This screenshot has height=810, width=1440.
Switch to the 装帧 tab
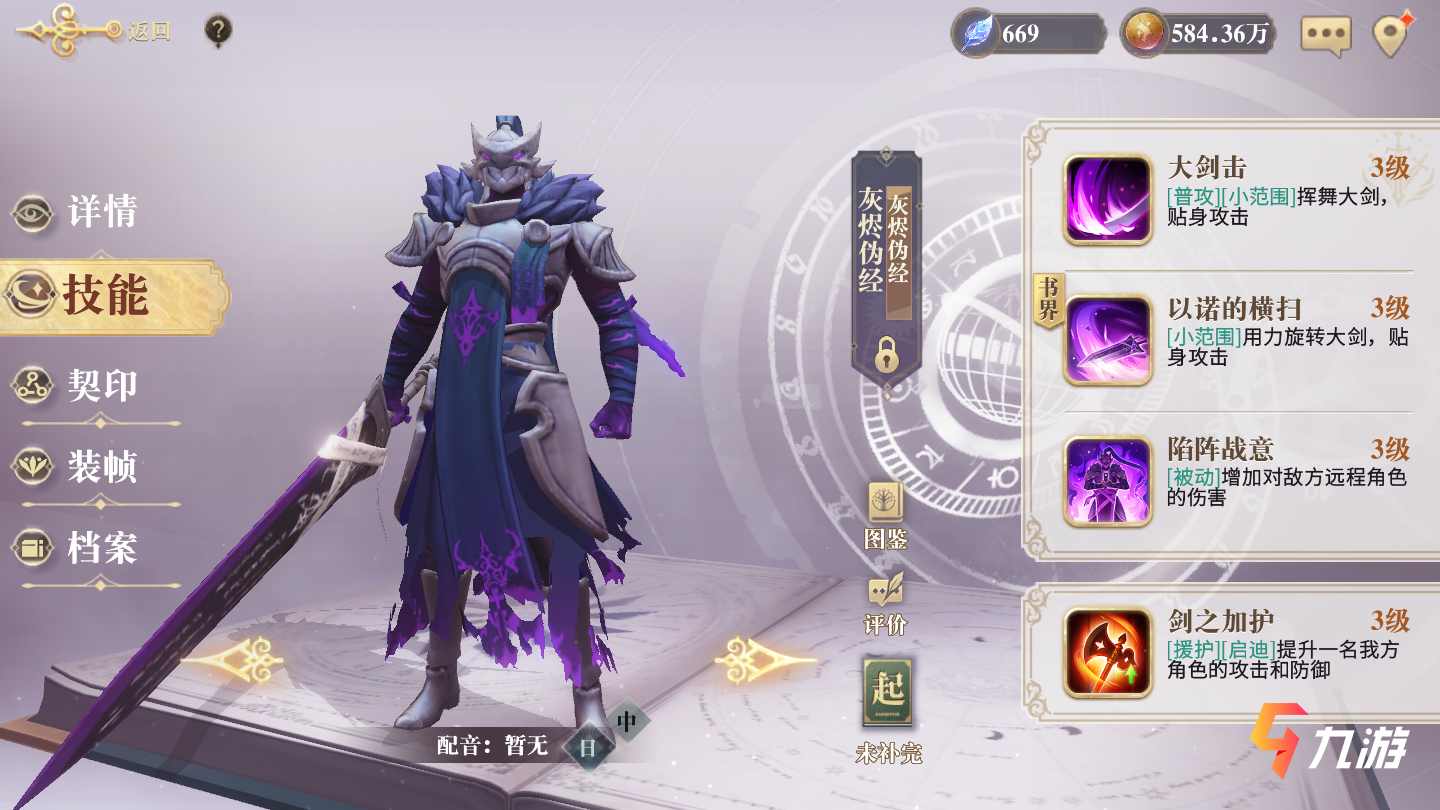click(x=78, y=467)
